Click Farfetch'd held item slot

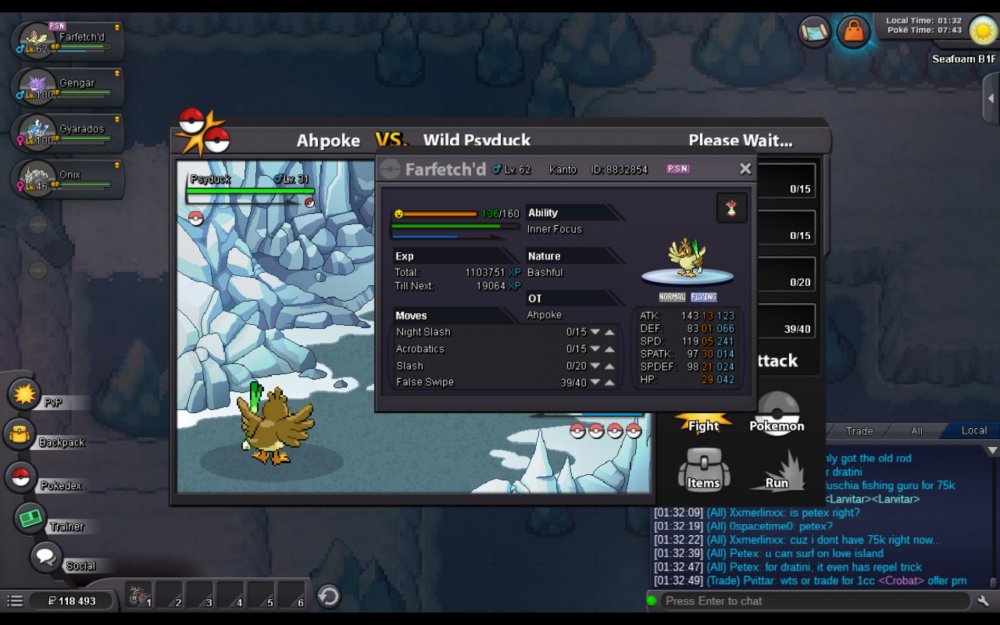pos(731,208)
